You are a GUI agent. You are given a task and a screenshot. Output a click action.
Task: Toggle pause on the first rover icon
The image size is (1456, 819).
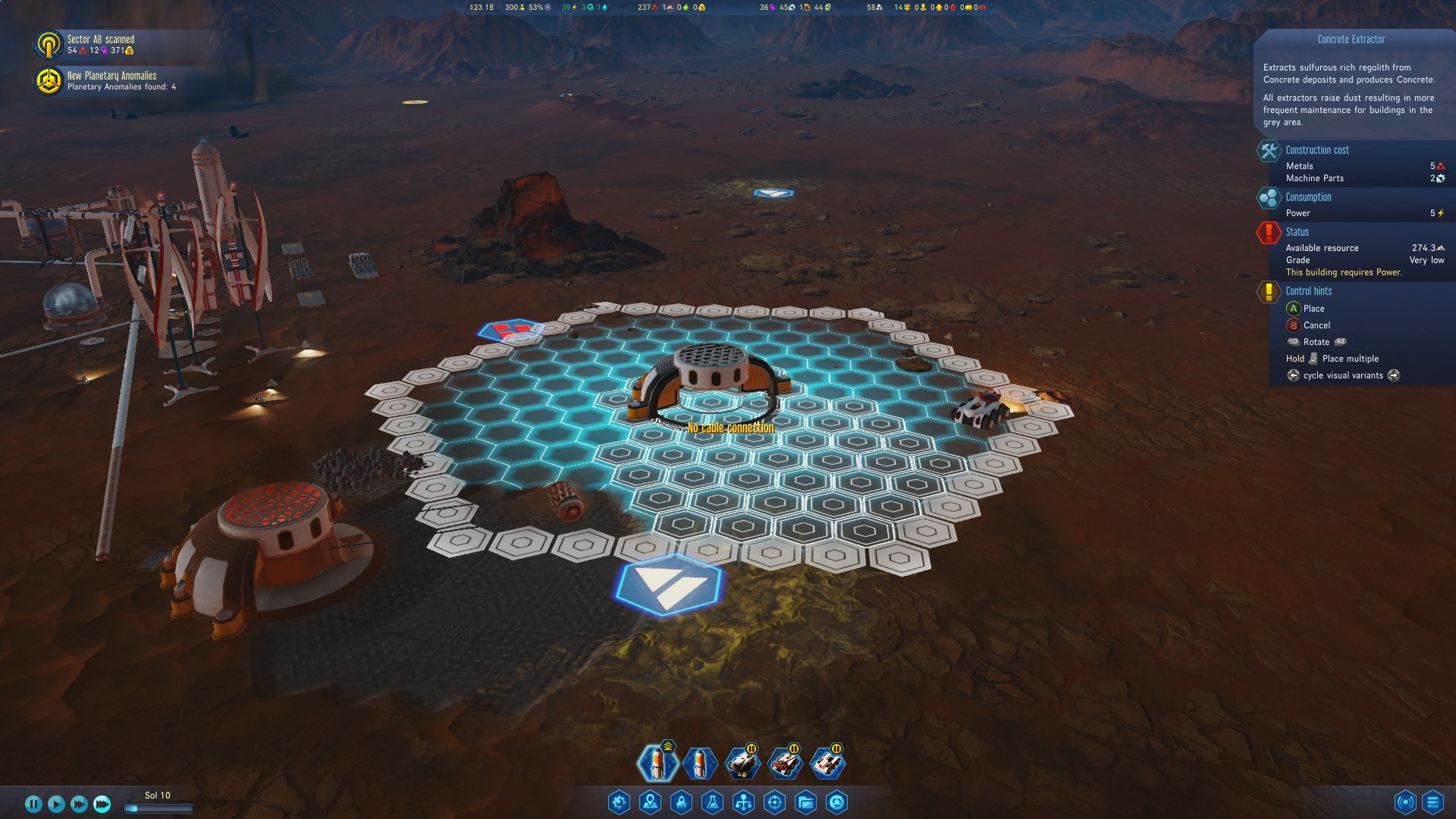752,748
